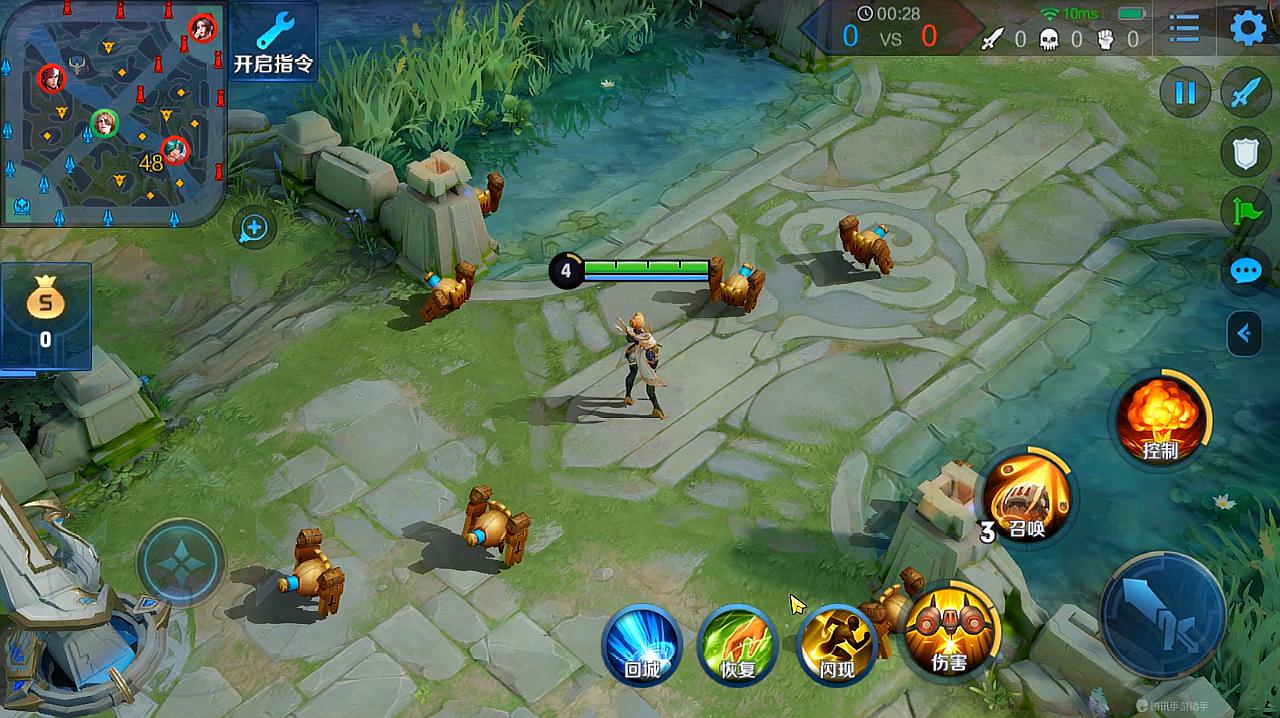Viewport: 1280px width, 718px height.
Task: Collapse the side panel arrow
Action: pos(1245,333)
